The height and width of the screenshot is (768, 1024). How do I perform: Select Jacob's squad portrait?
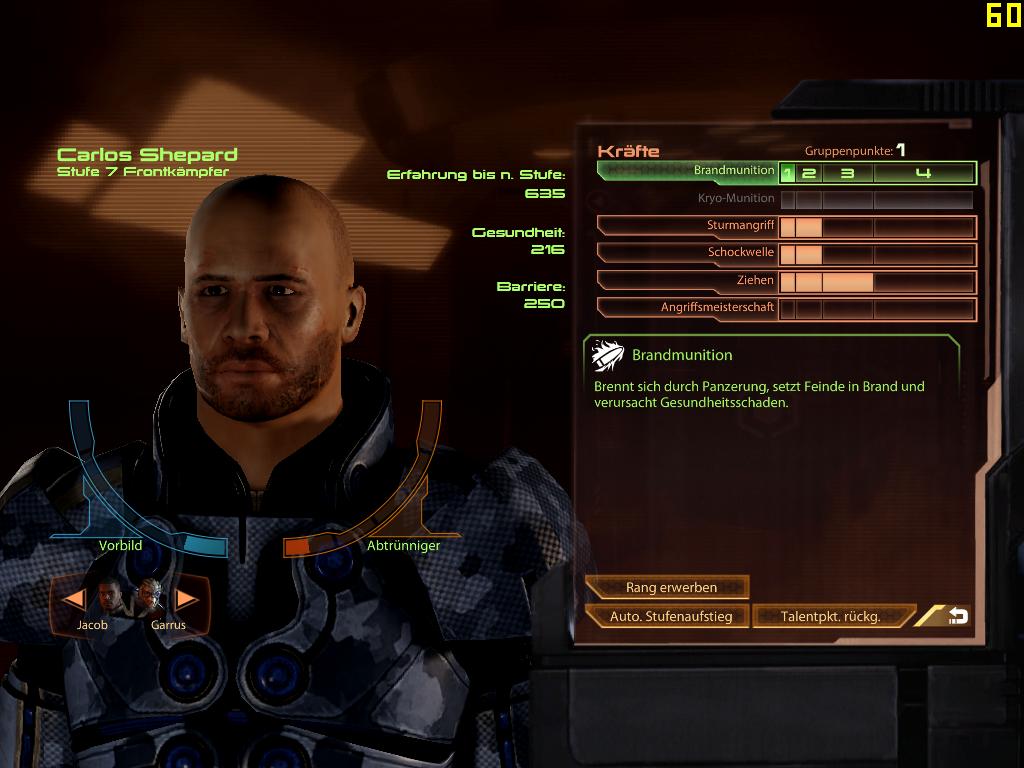110,597
